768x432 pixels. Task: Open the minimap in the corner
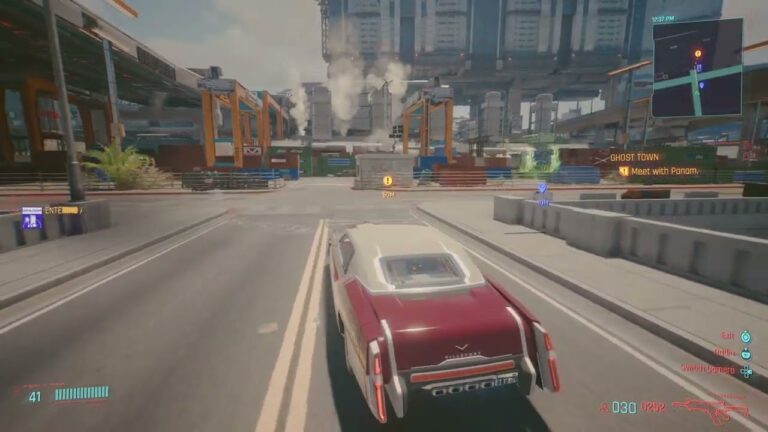point(697,68)
